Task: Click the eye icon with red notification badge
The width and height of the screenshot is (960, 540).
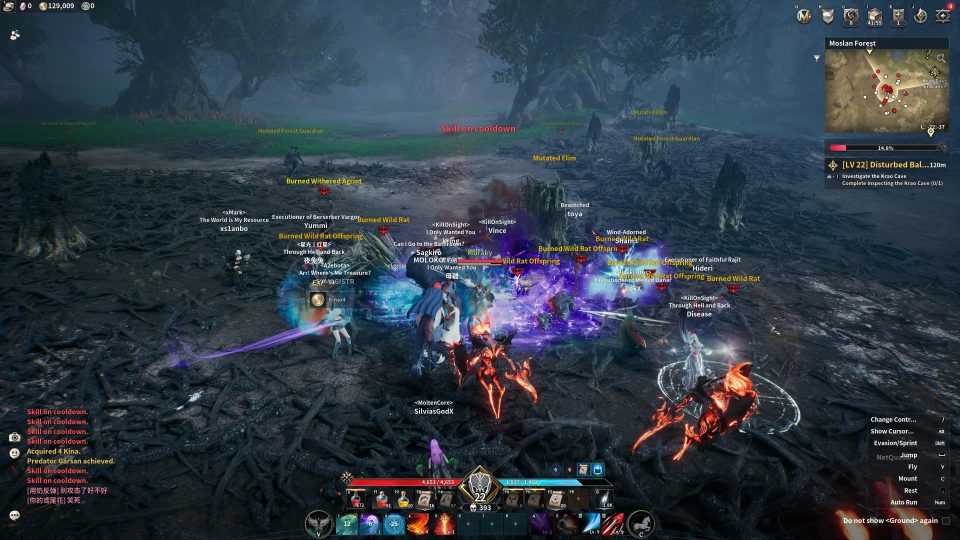Action: [944, 15]
